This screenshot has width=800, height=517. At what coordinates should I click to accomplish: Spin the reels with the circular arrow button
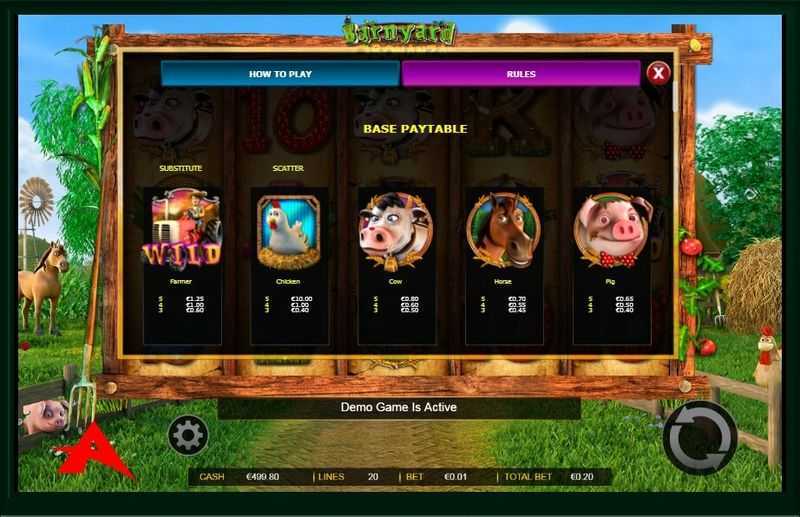click(699, 438)
